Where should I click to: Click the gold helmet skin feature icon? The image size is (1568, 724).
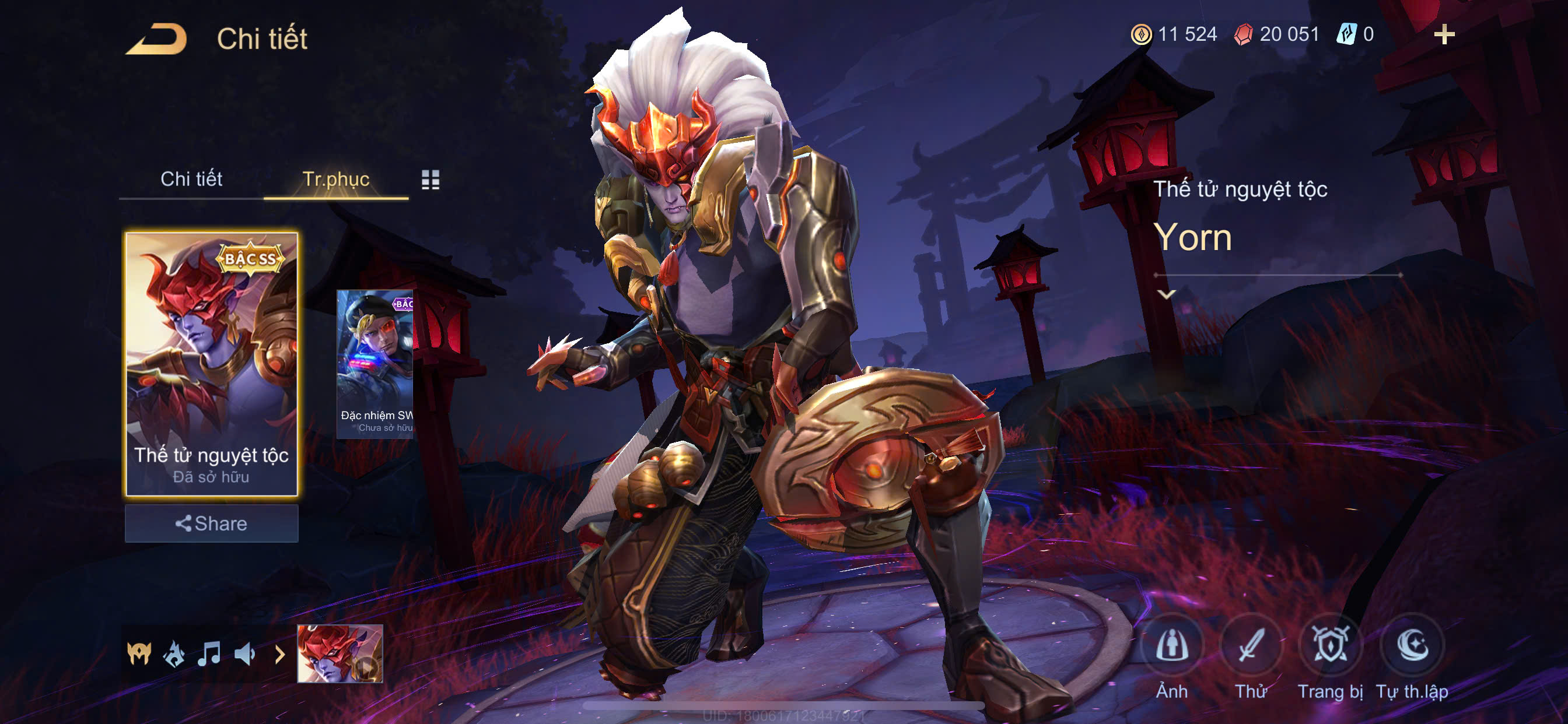[139, 654]
